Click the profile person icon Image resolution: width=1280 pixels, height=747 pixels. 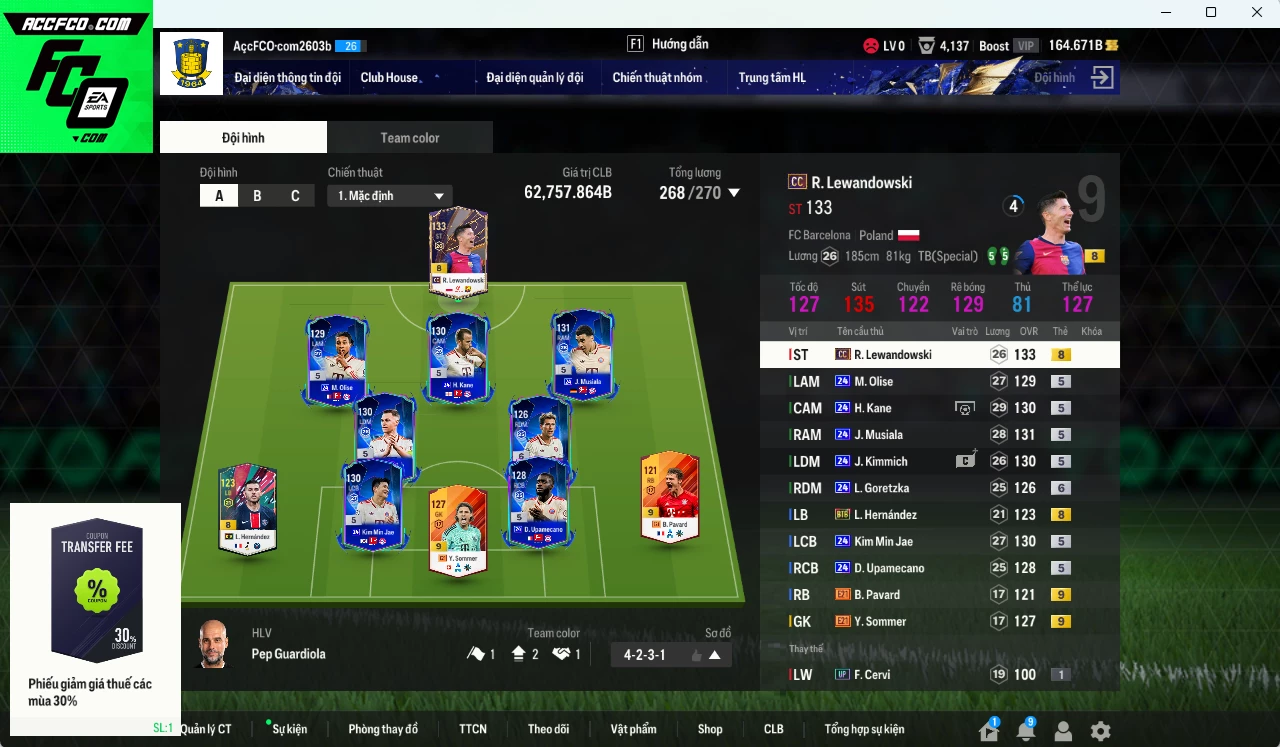pyautogui.click(x=1063, y=731)
